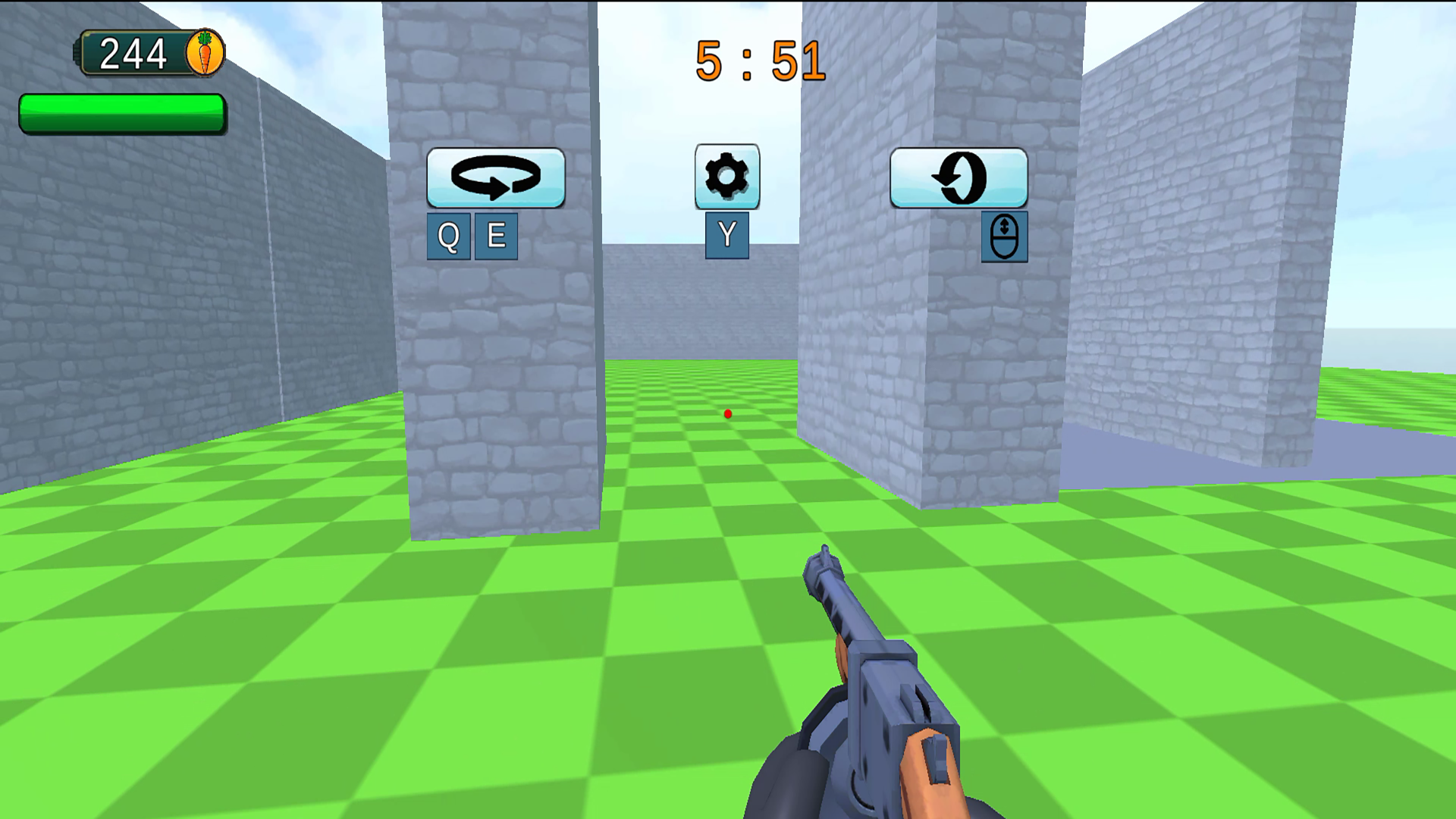Select the match timer showing 5:51
The width and height of the screenshot is (1456, 819).
(758, 61)
